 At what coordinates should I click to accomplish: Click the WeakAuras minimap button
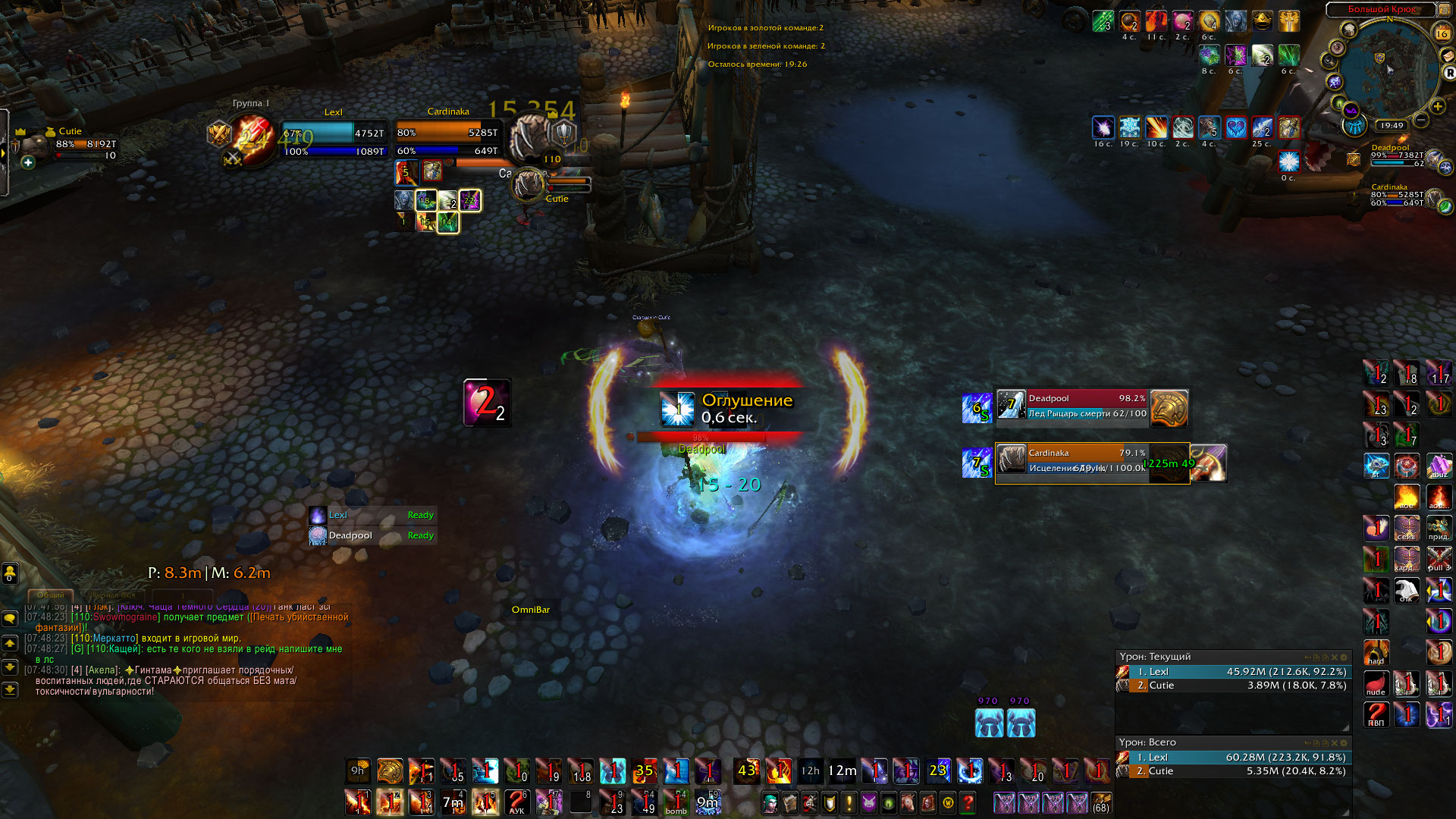coord(1351,111)
